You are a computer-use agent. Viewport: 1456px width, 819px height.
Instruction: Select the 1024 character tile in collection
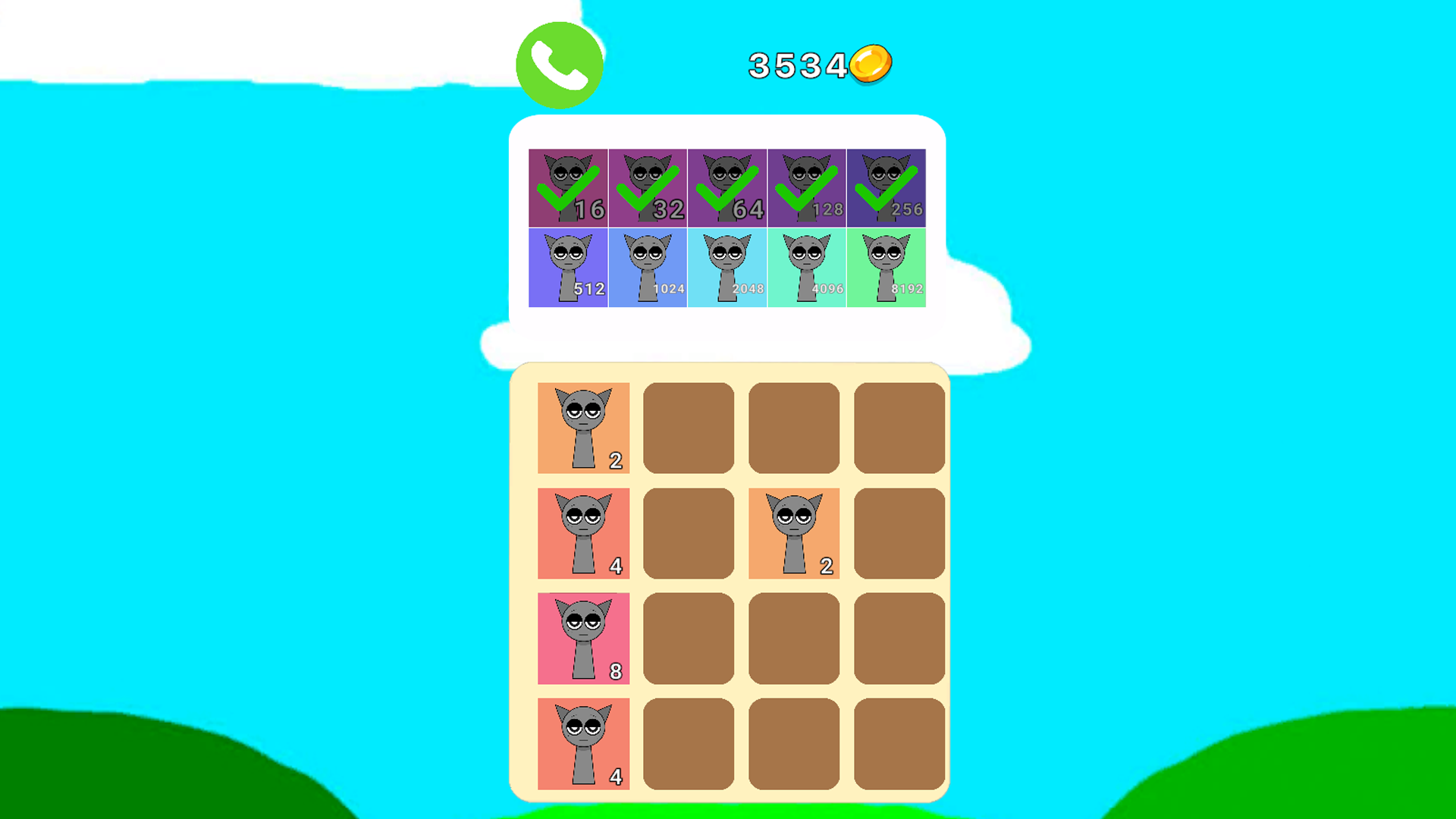648,266
